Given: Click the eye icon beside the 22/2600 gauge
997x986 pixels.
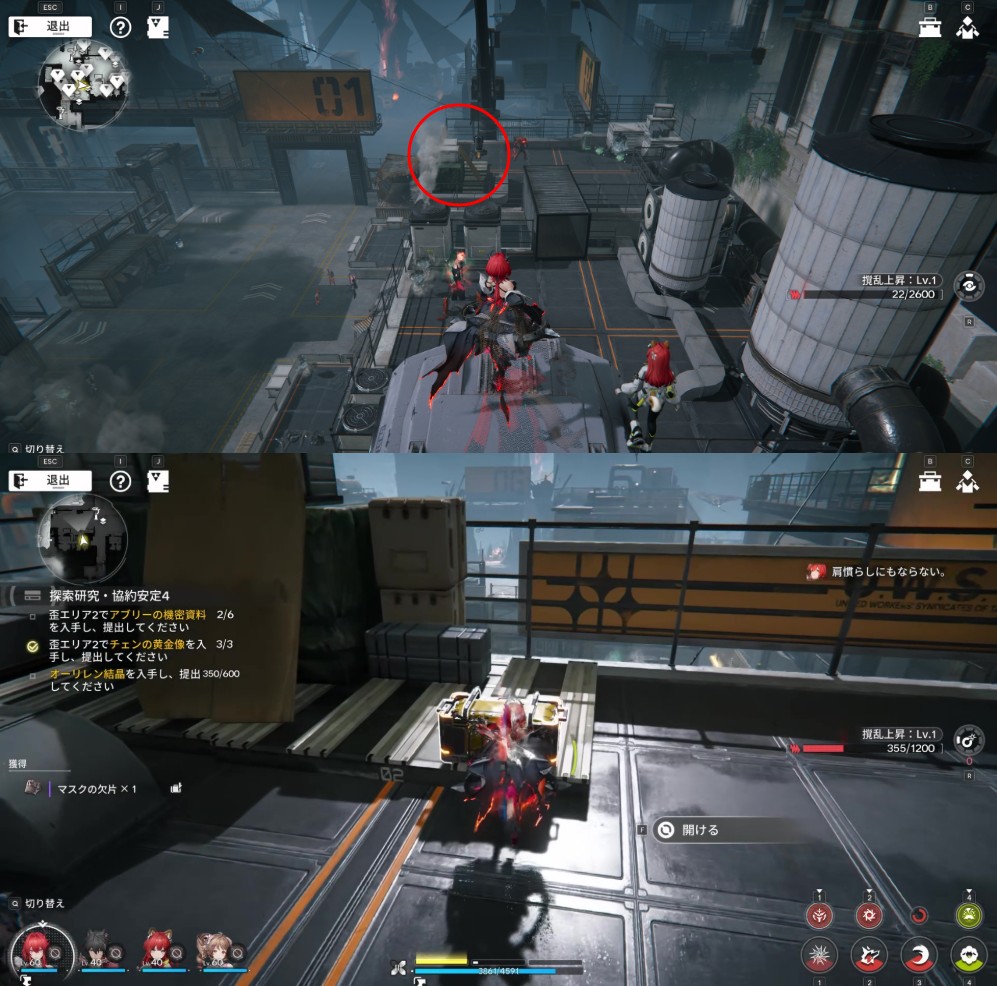Looking at the screenshot, I should pyautogui.click(x=967, y=287).
